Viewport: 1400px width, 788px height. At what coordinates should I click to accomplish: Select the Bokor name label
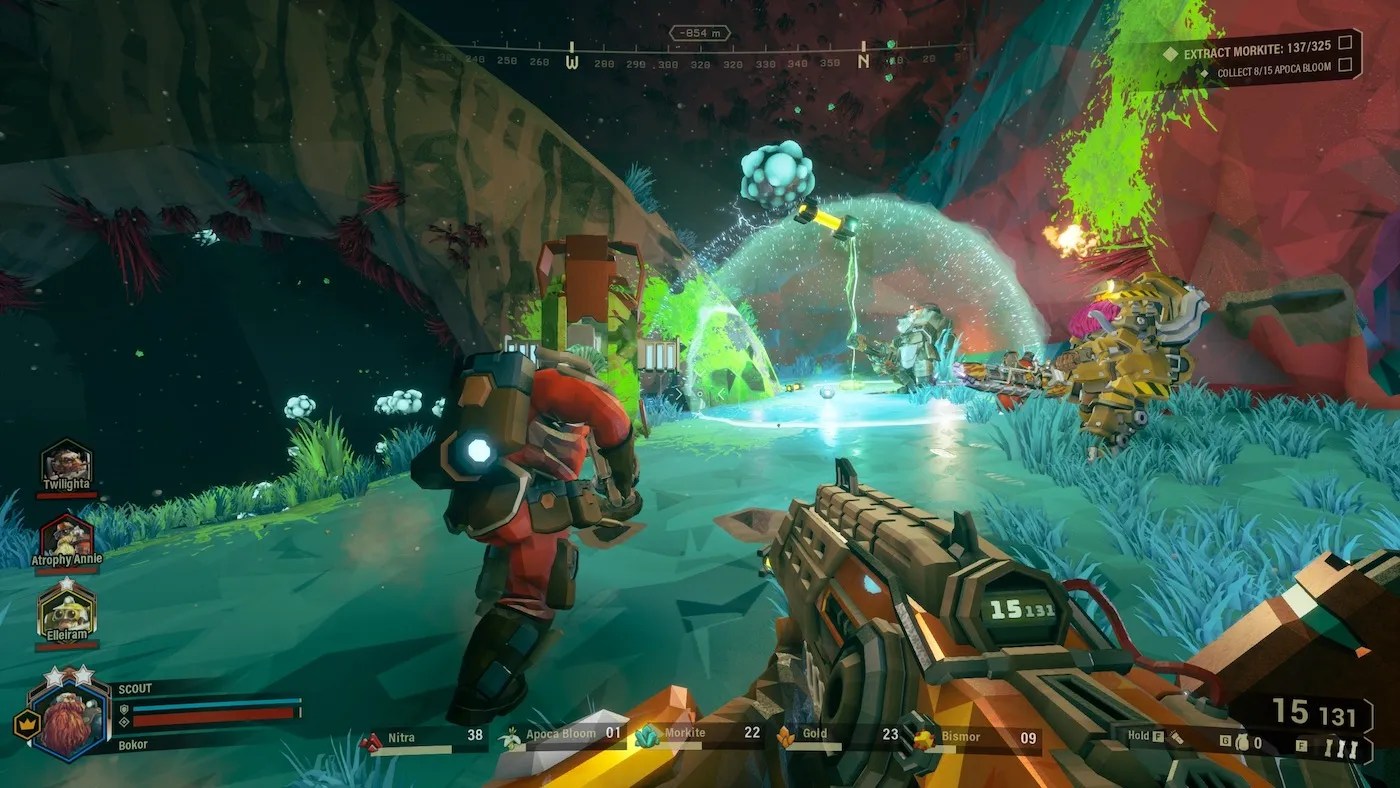pos(133,743)
